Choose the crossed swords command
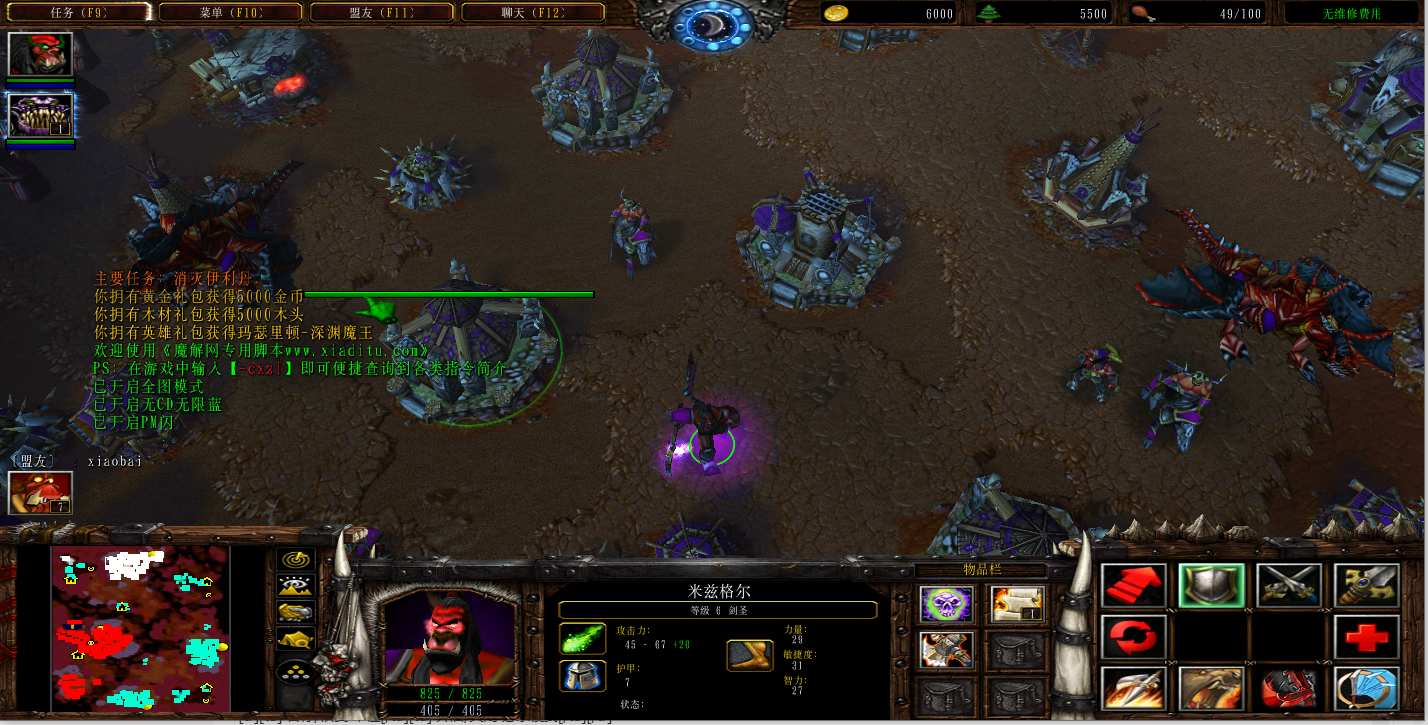 [1289, 586]
